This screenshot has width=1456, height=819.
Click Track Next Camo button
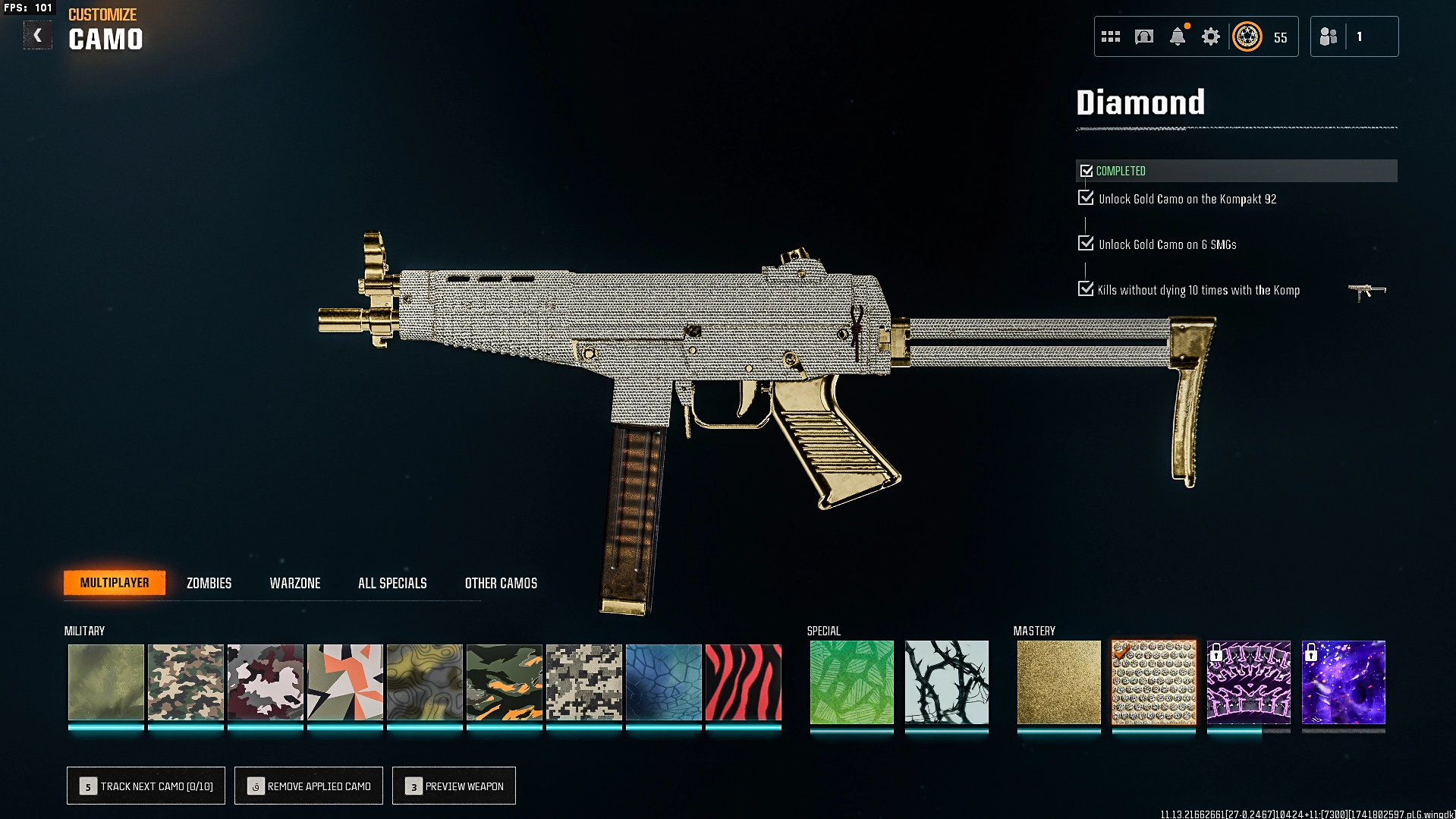(146, 786)
